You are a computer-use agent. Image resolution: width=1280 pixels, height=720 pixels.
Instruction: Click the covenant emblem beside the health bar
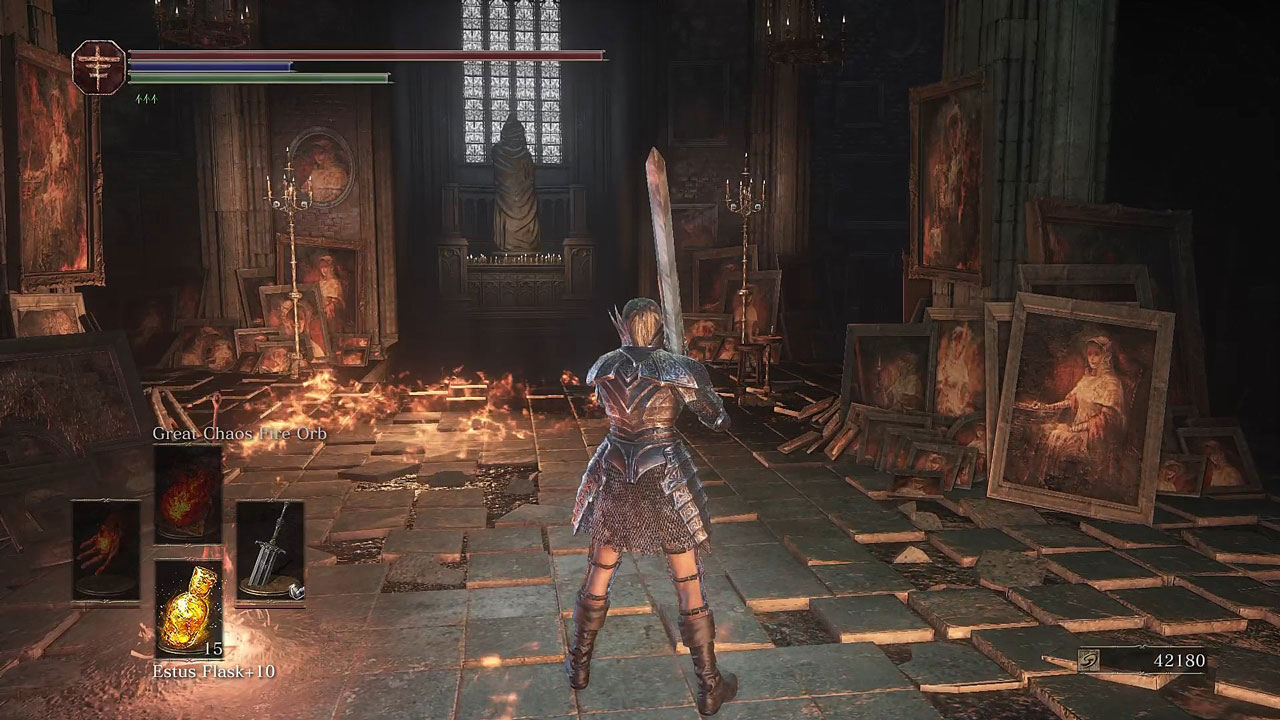tap(99, 67)
